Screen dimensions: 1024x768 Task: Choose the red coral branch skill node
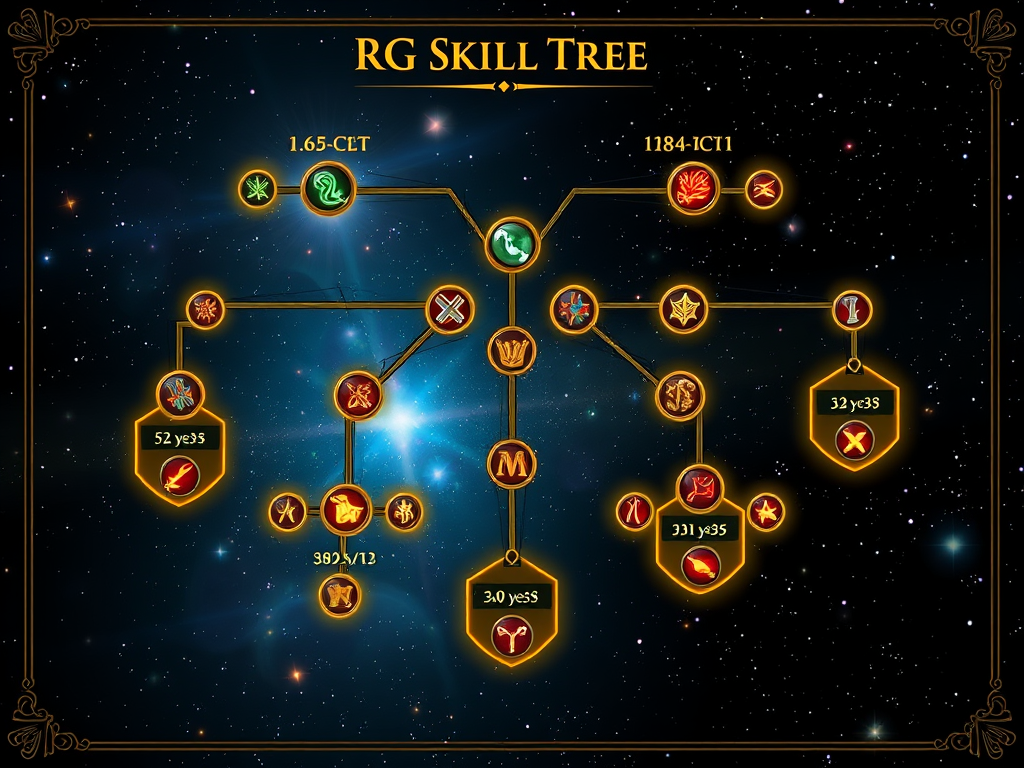693,188
